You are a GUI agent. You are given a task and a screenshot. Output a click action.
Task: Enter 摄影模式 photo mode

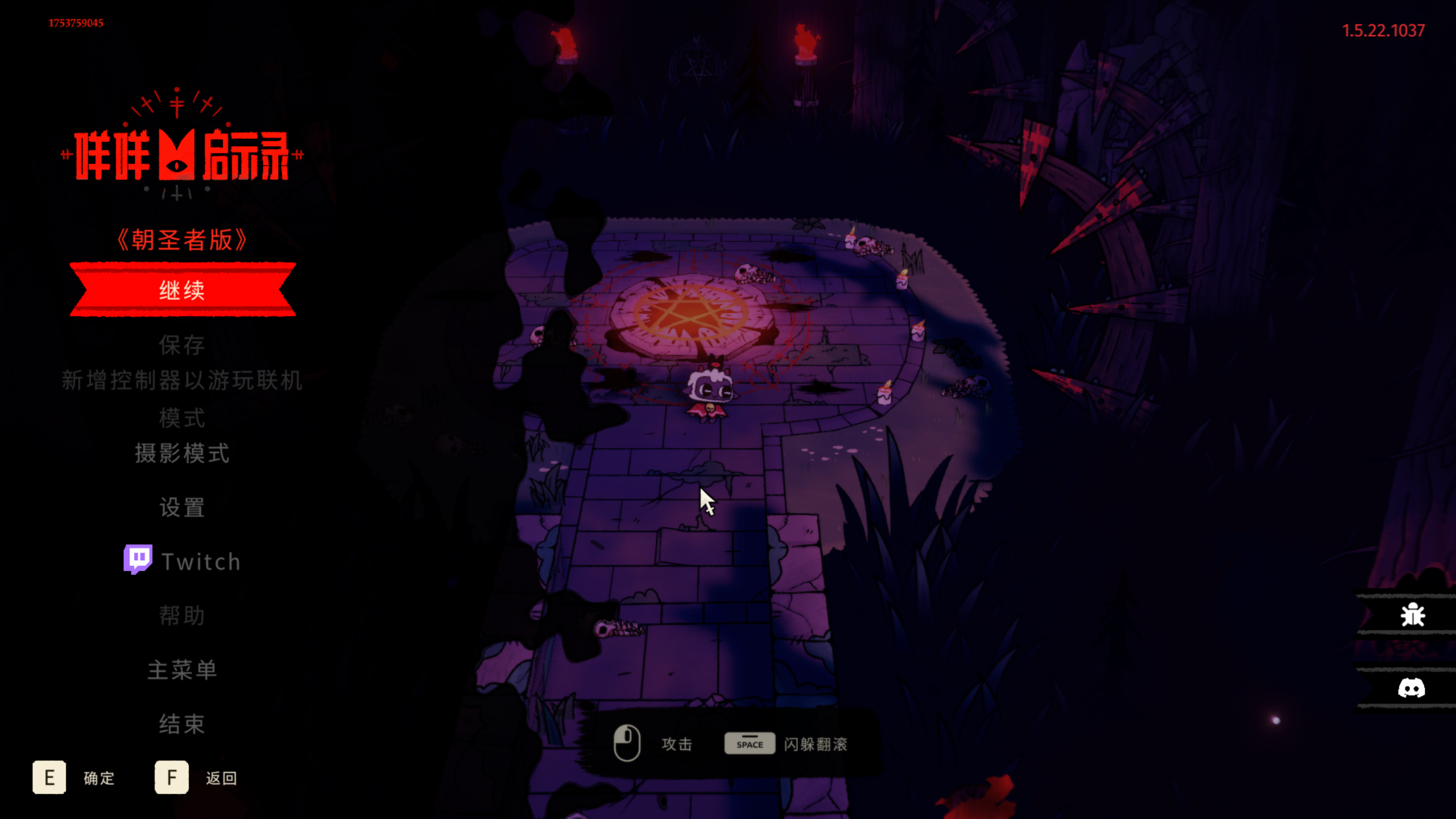(182, 453)
